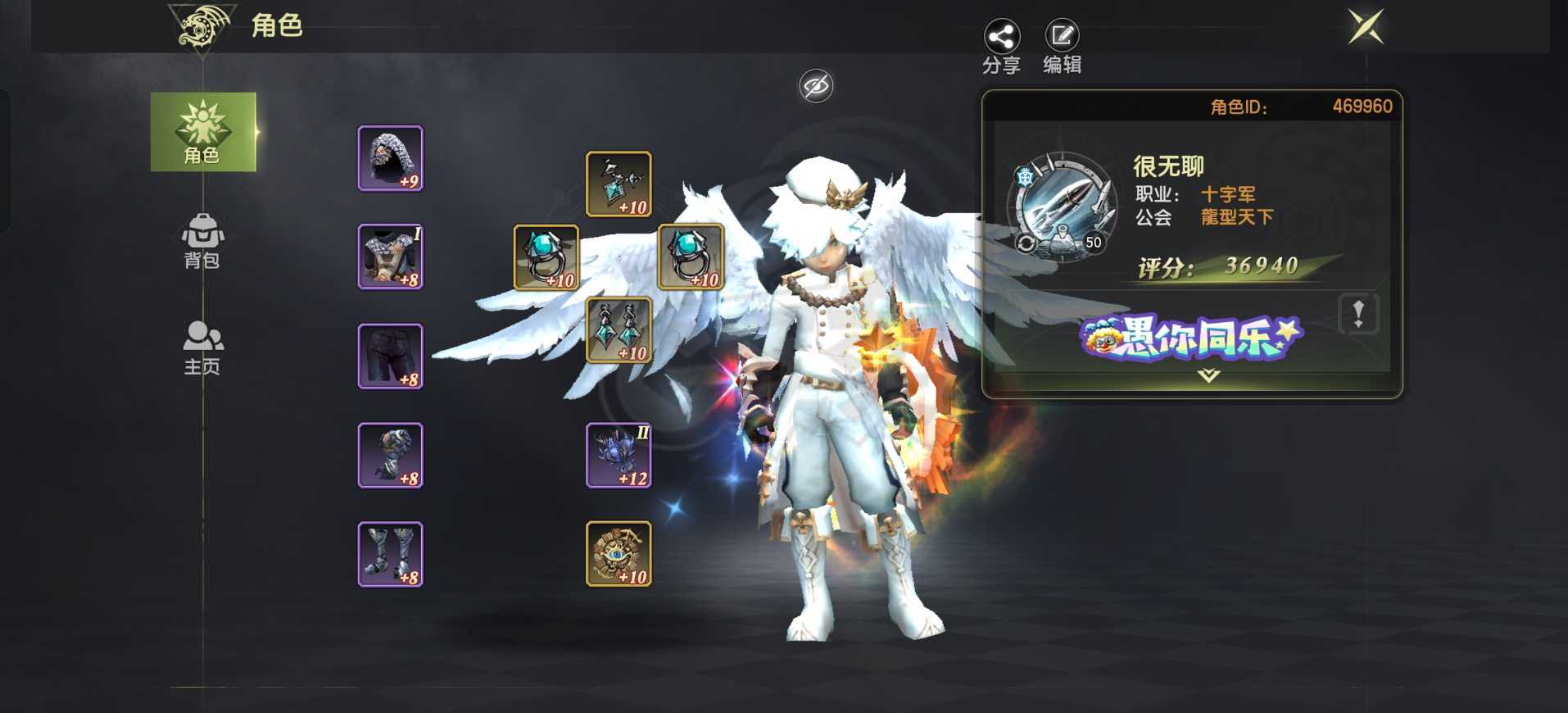Viewport: 1568px width, 713px height.
Task: Click the exclamation mark info button
Action: (x=1357, y=314)
